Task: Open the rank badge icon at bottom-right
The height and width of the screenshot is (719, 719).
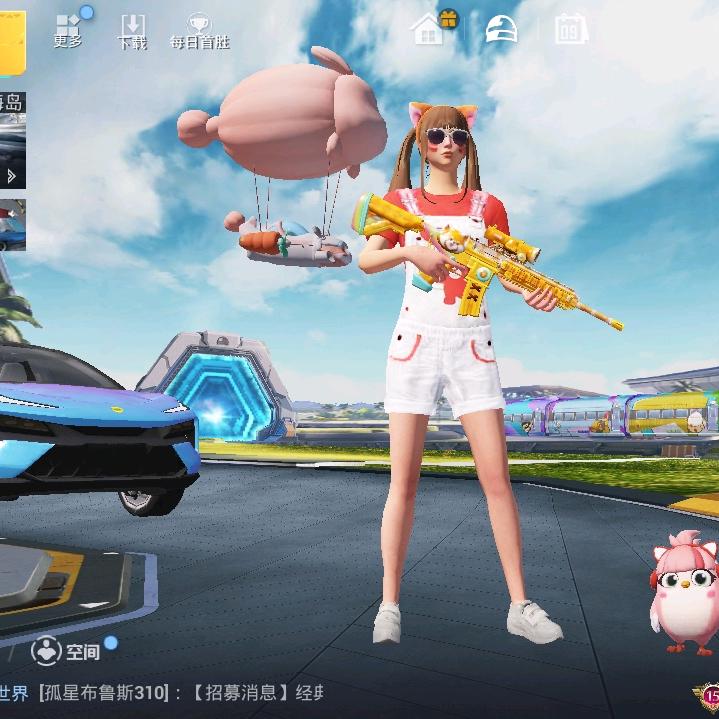Action: pyautogui.click(x=708, y=696)
